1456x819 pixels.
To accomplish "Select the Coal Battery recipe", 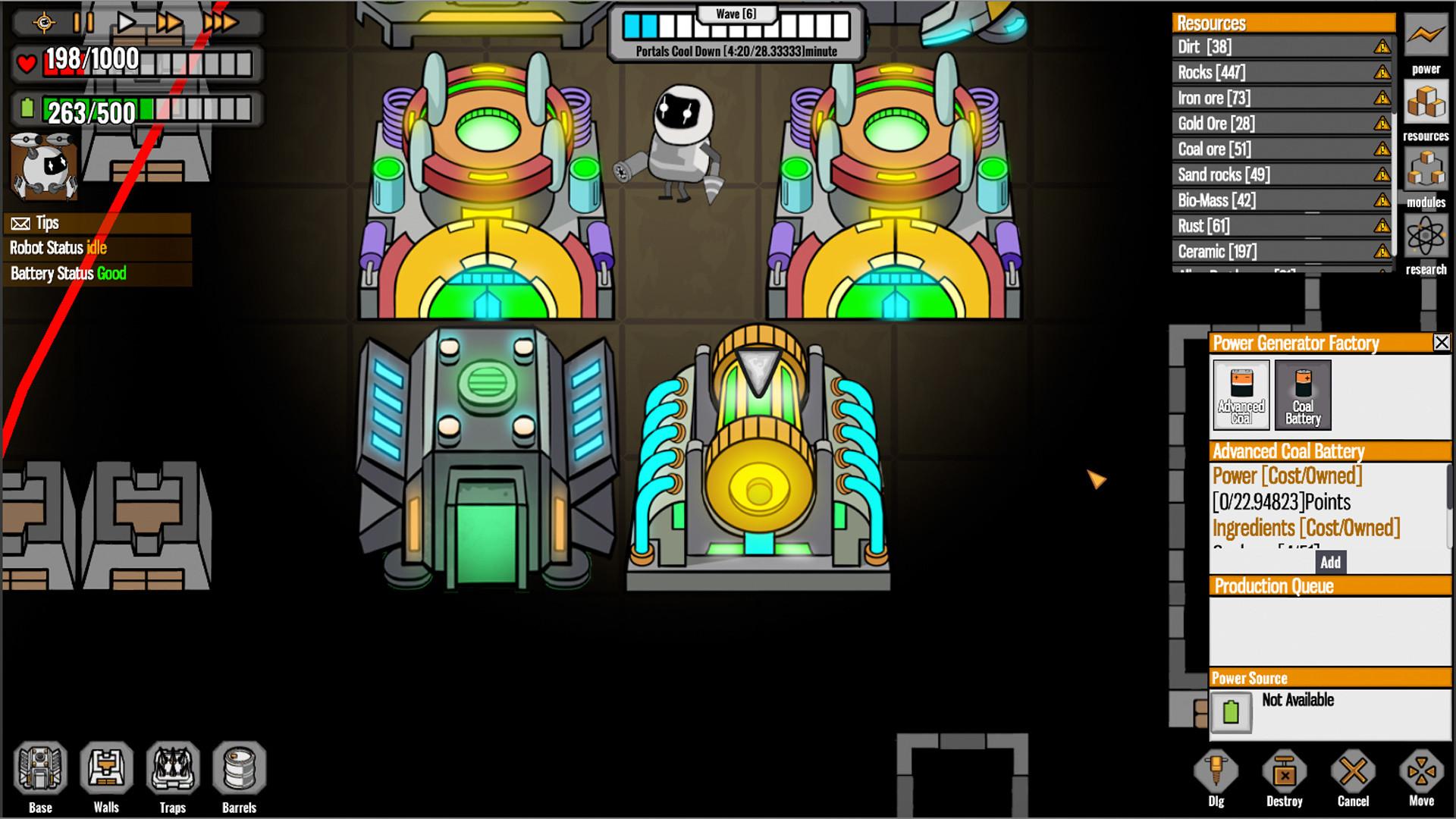I will (x=1302, y=394).
